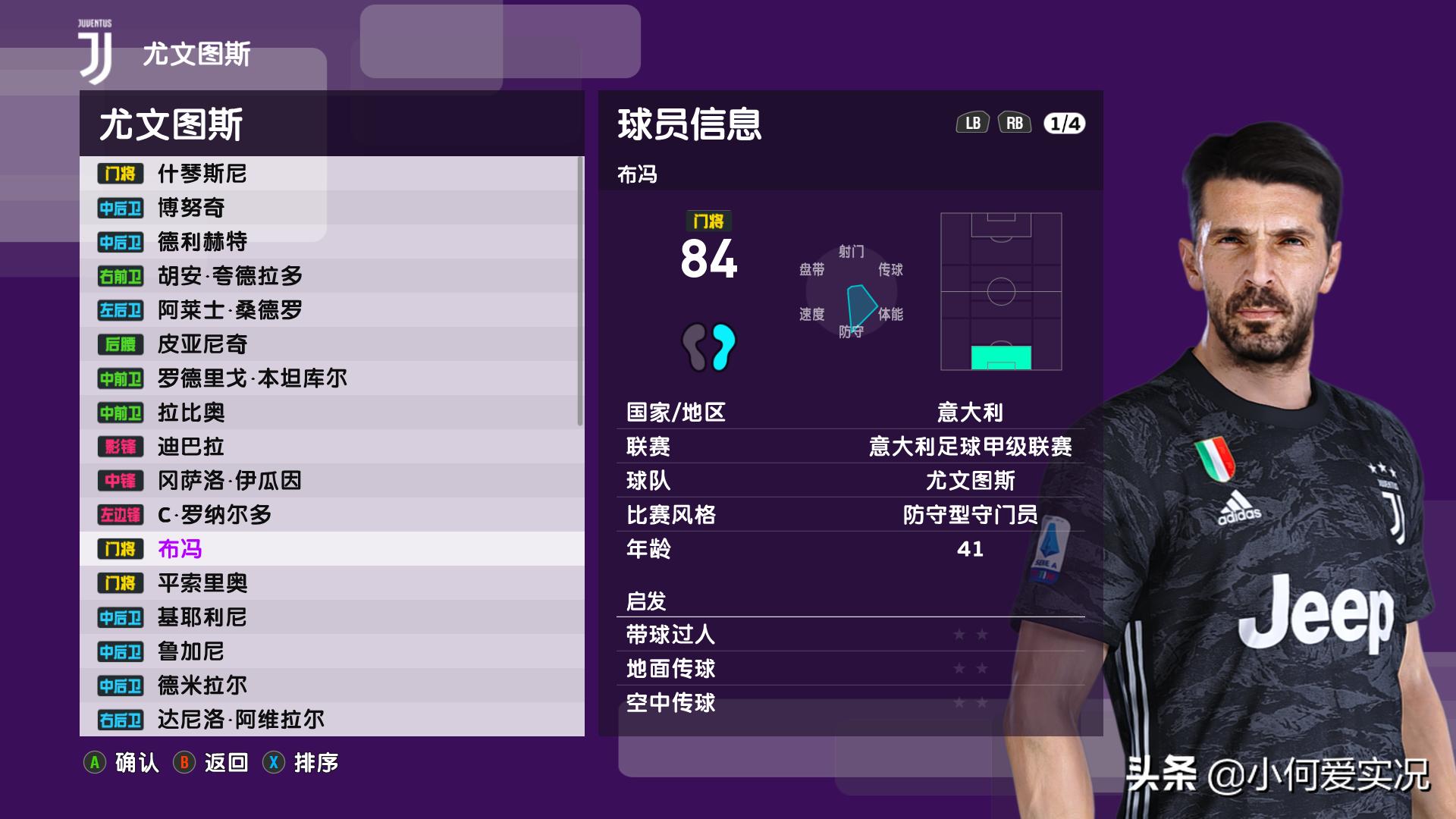Select goalkeeper 什琴斯尼 in the squad list
The height and width of the screenshot is (819, 1456).
click(x=331, y=174)
